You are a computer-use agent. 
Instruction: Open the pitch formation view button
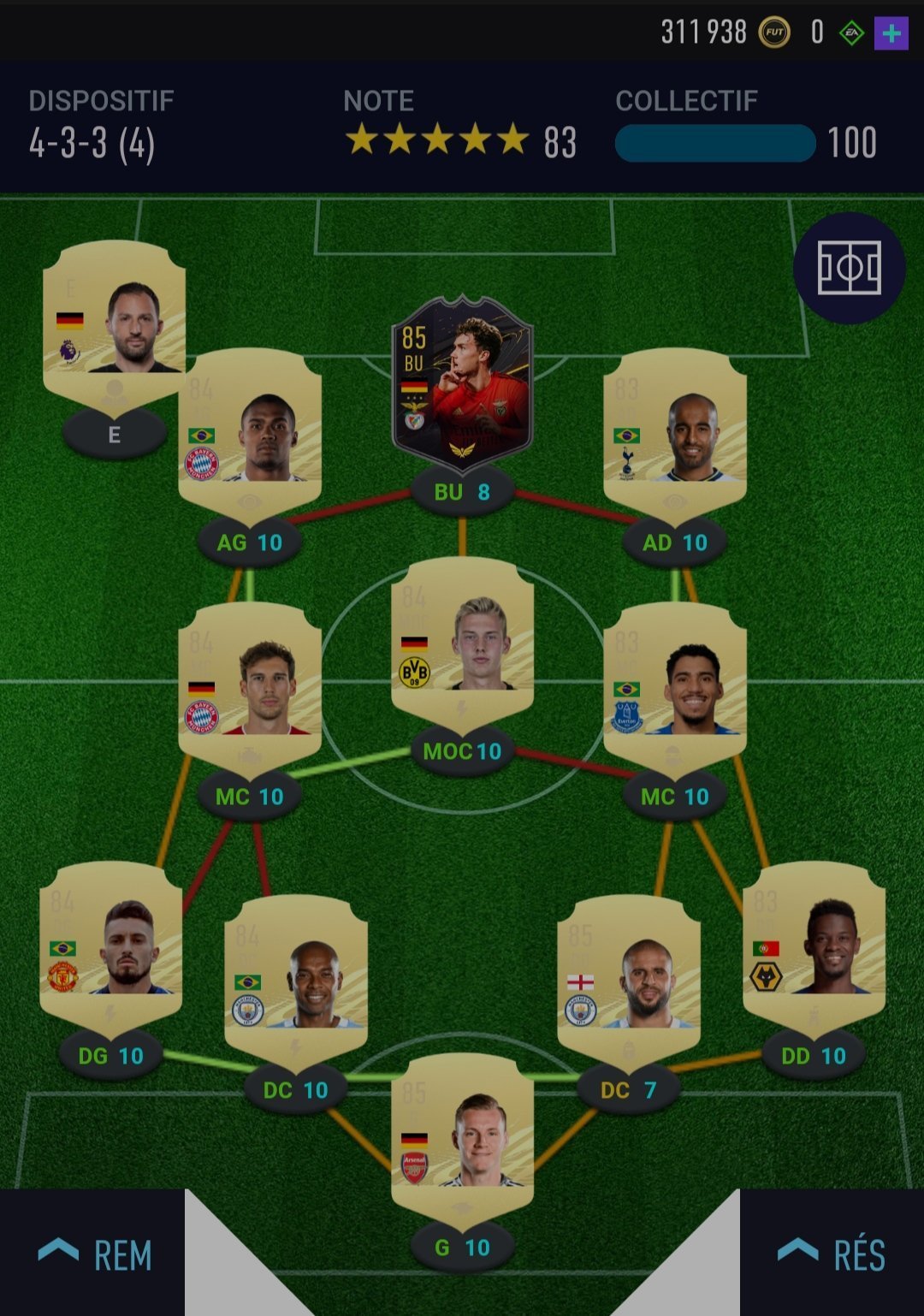click(849, 268)
